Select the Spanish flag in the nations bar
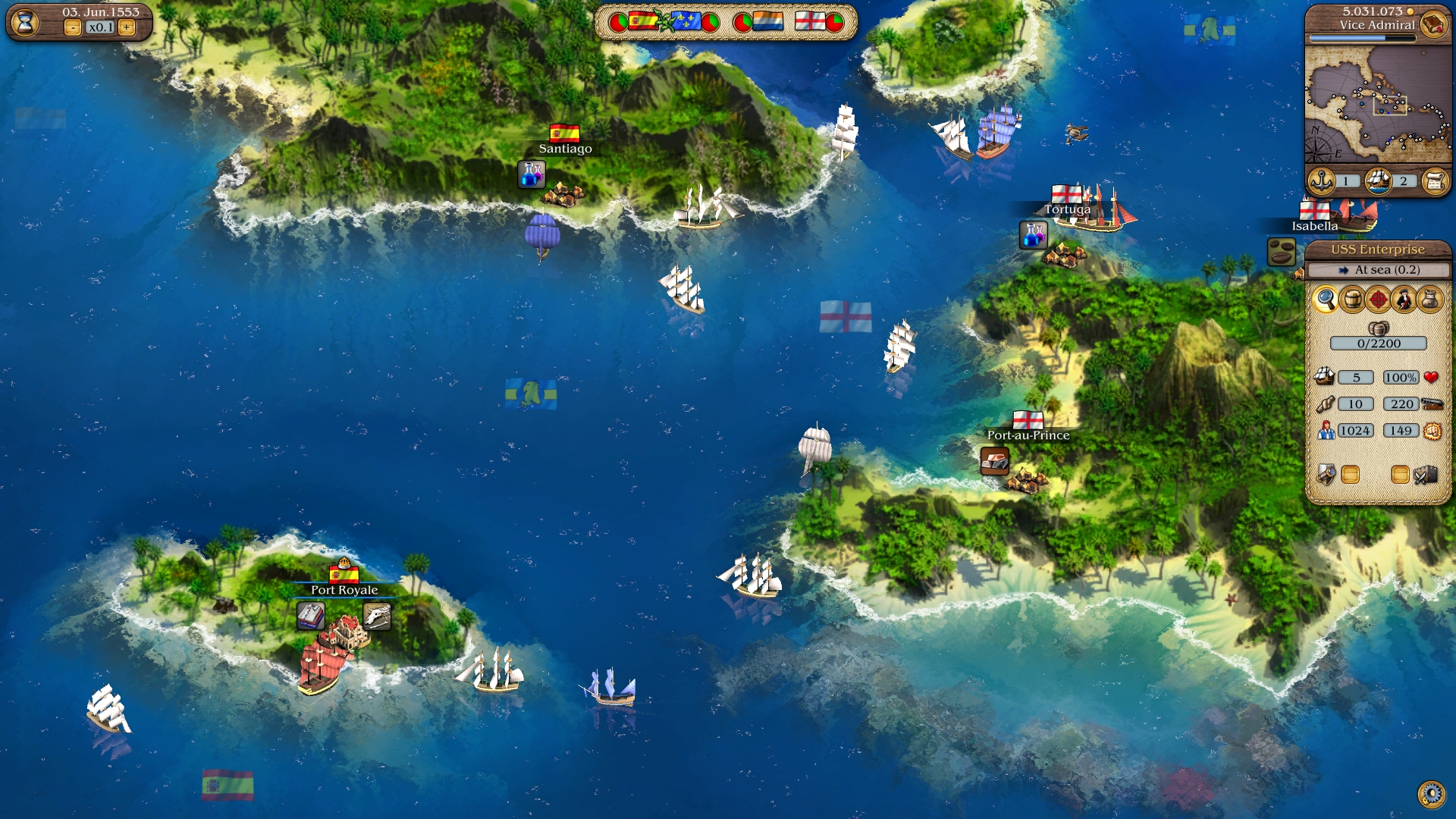This screenshot has height=819, width=1456. (x=643, y=21)
